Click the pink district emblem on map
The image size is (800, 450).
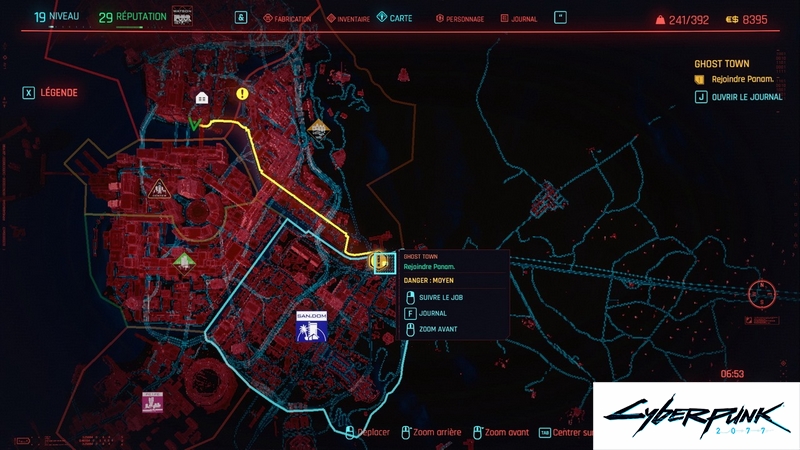point(152,402)
